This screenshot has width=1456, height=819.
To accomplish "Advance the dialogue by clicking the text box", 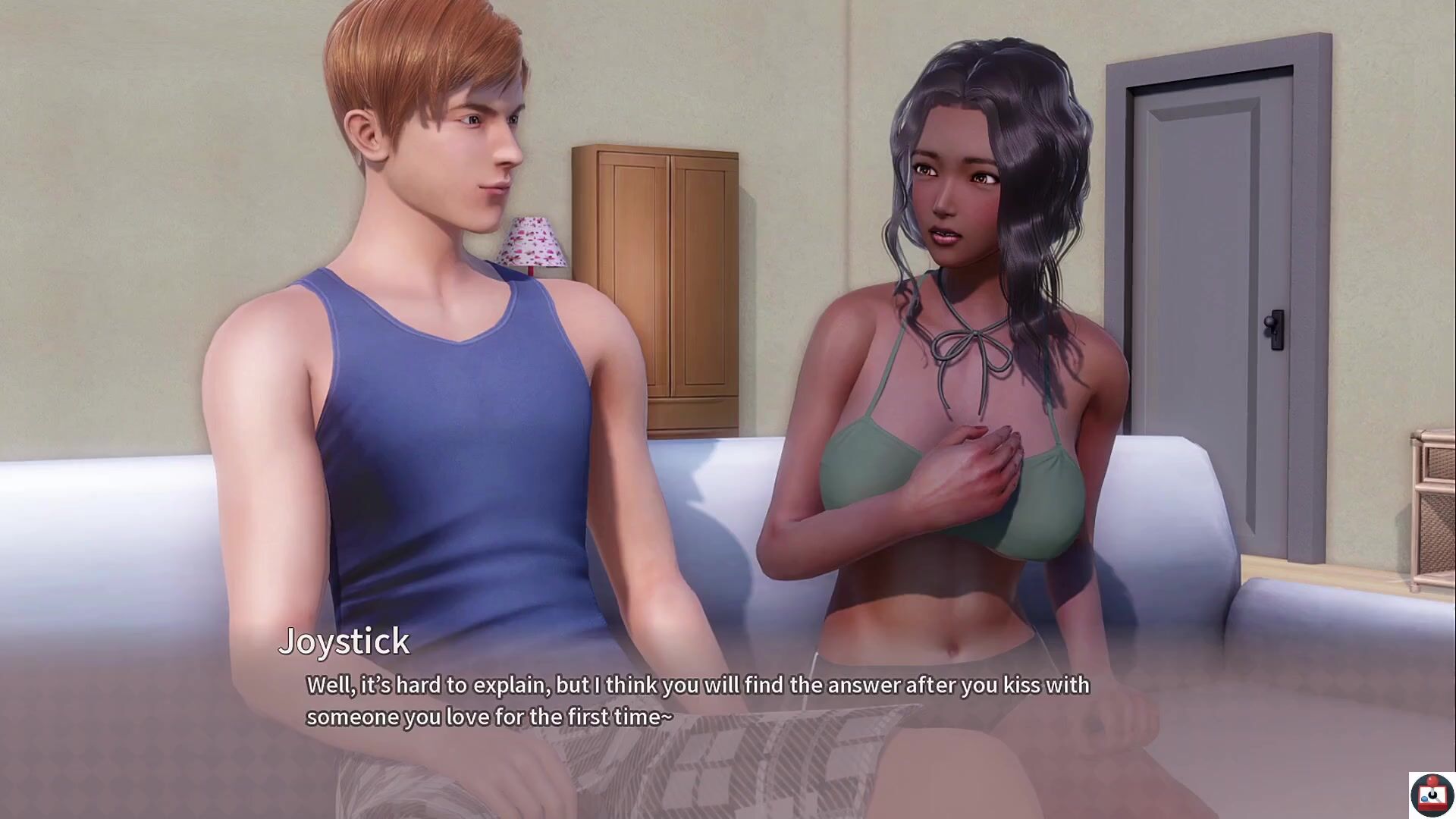I will pyautogui.click(x=698, y=701).
